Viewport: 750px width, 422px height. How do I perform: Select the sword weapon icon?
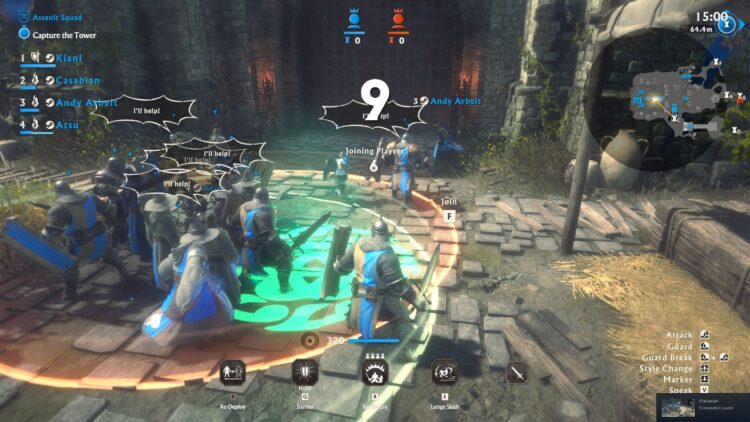517,374
